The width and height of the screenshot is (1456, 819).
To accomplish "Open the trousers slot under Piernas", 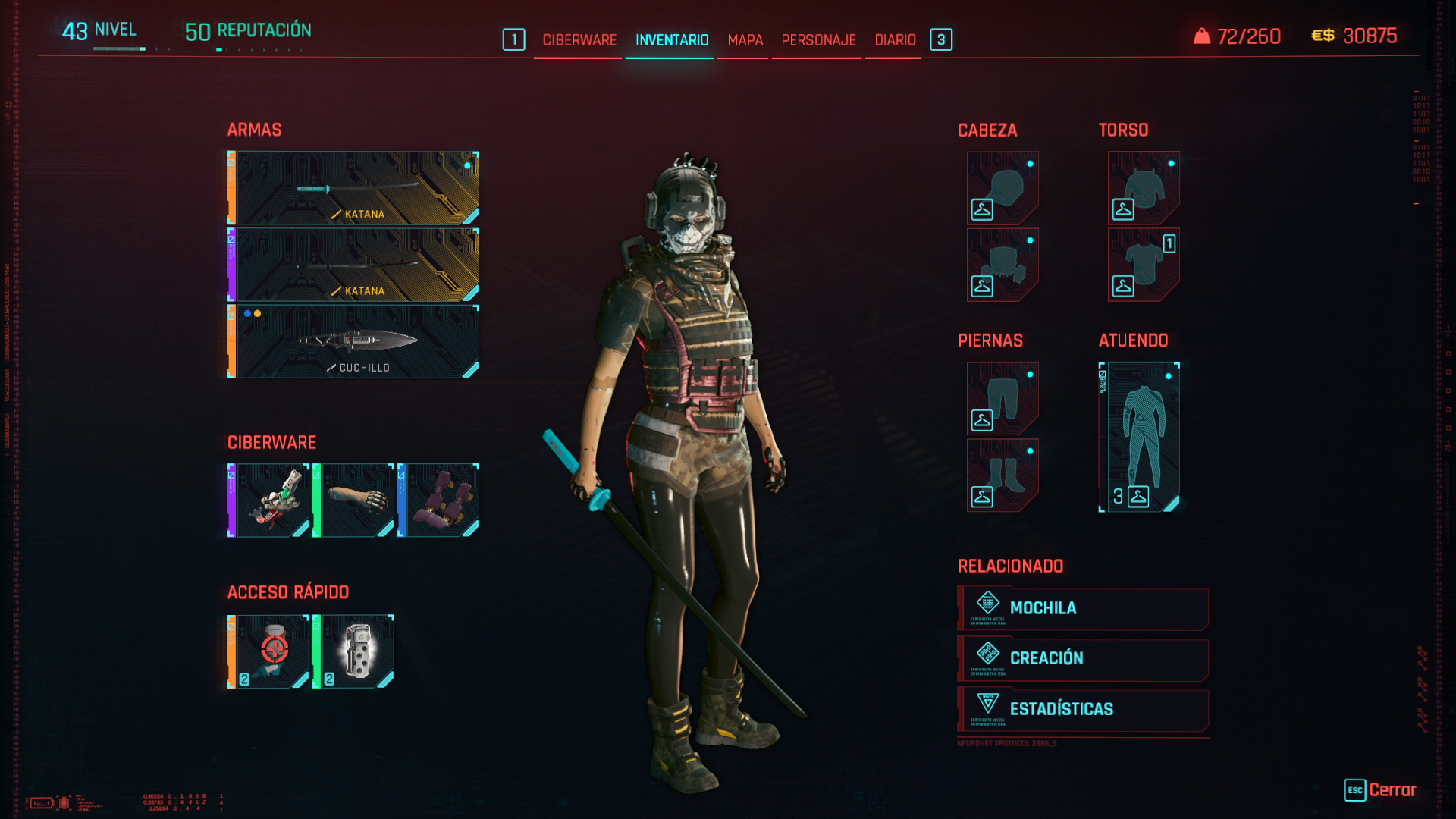I will [1003, 398].
